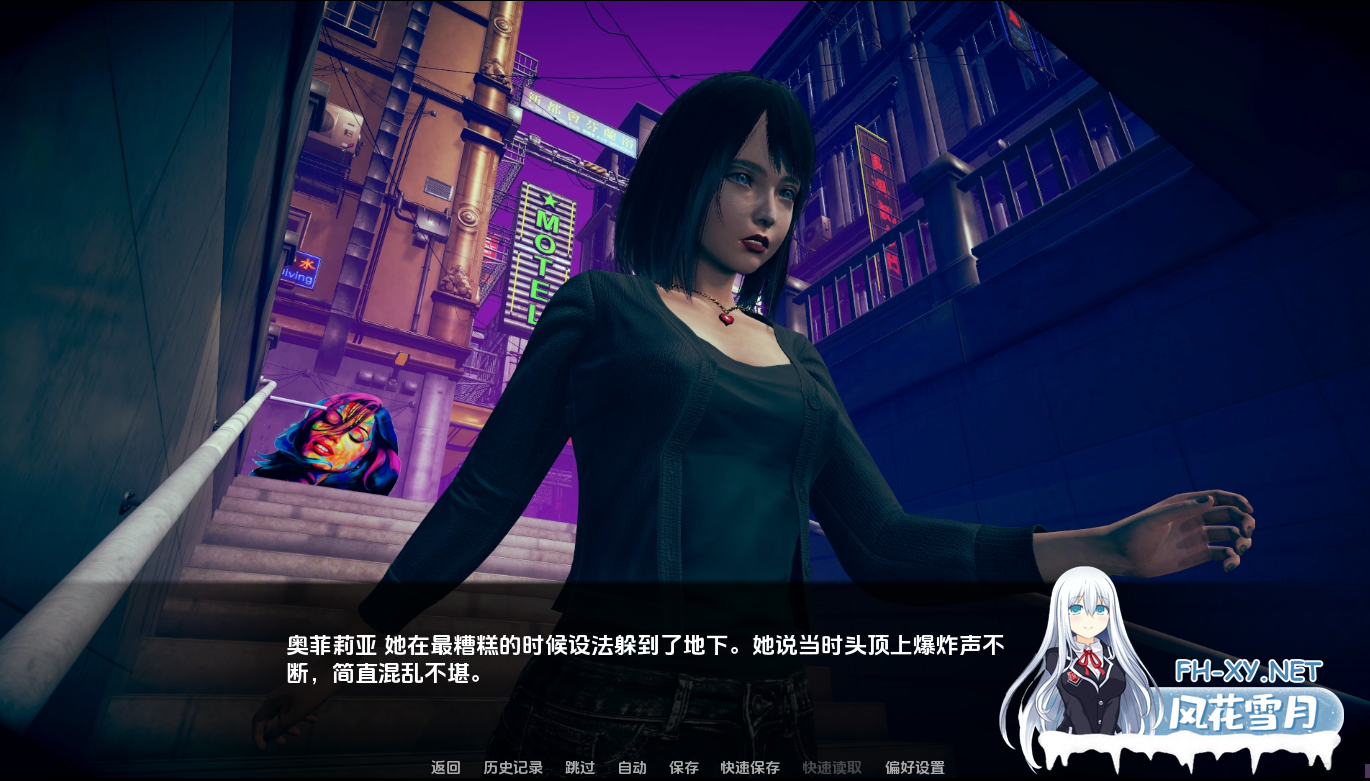The width and height of the screenshot is (1370, 781).
Task: Open the 历史记录 dialogue history log
Action: [x=511, y=768]
